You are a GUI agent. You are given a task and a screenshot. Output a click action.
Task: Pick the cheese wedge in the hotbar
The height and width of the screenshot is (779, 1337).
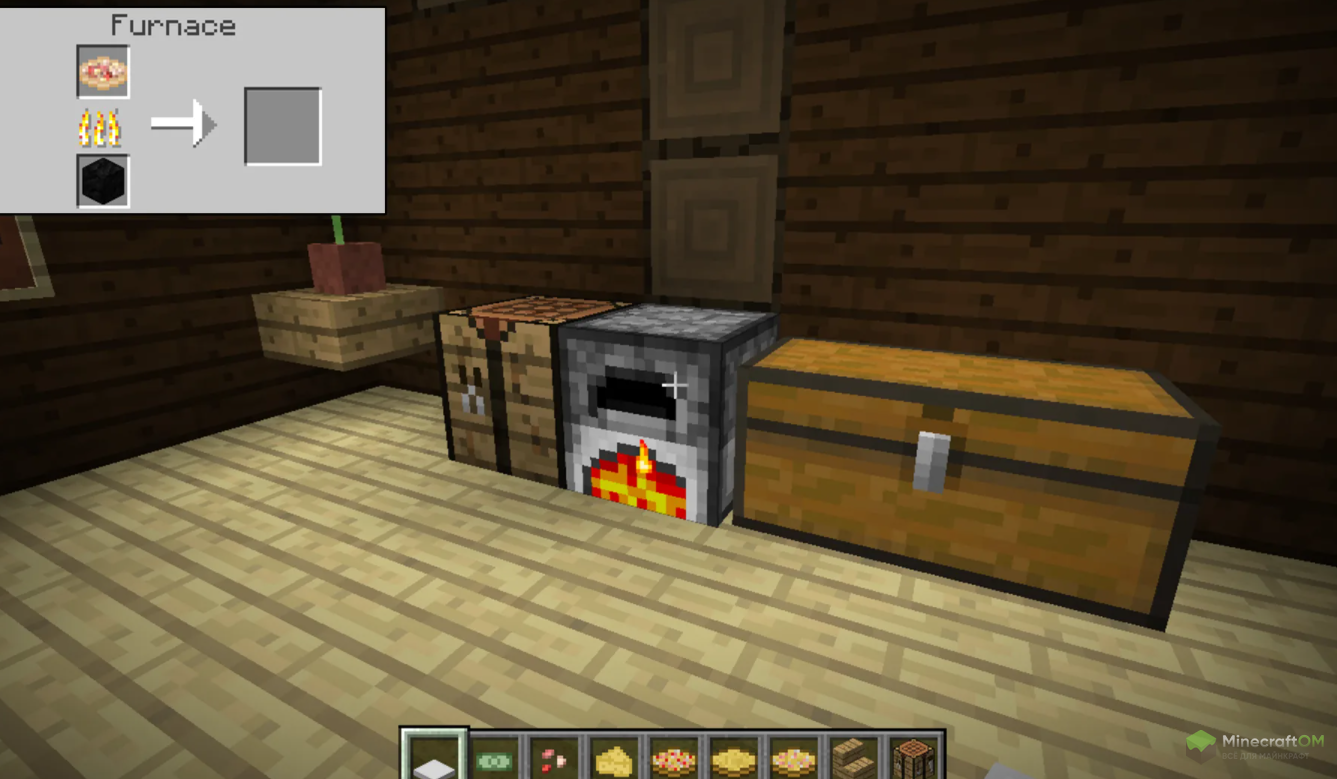[614, 761]
